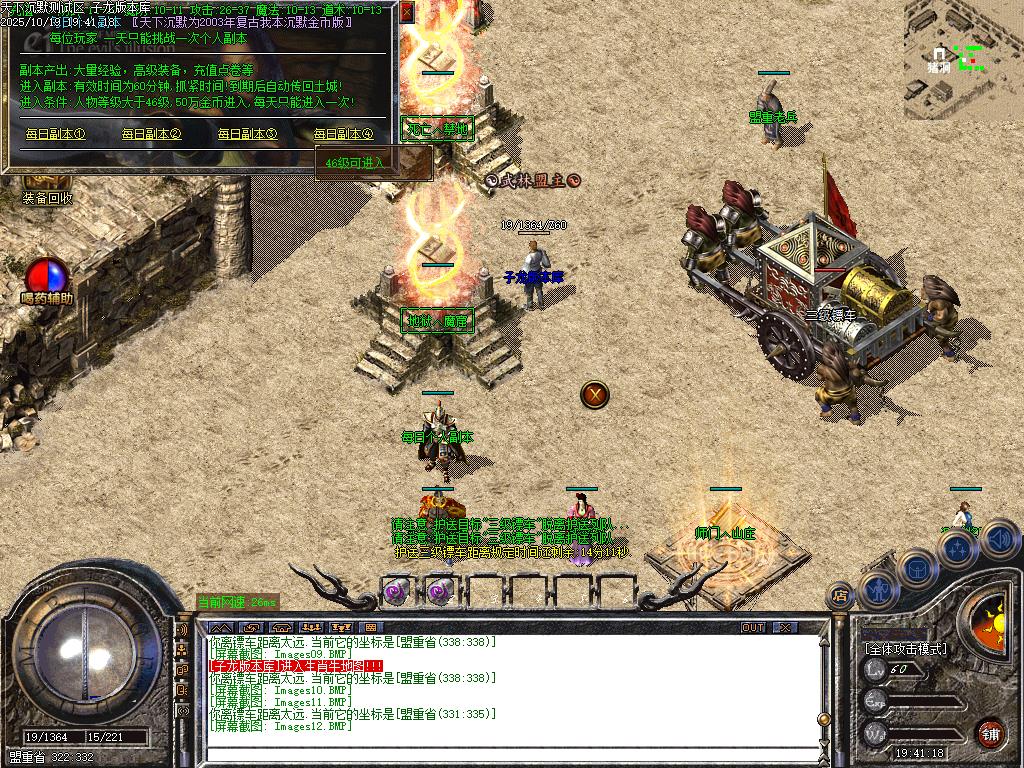The height and width of the screenshot is (768, 1024).
Task: Open the 装备回收 equipment recycle icon
Action: [47, 197]
